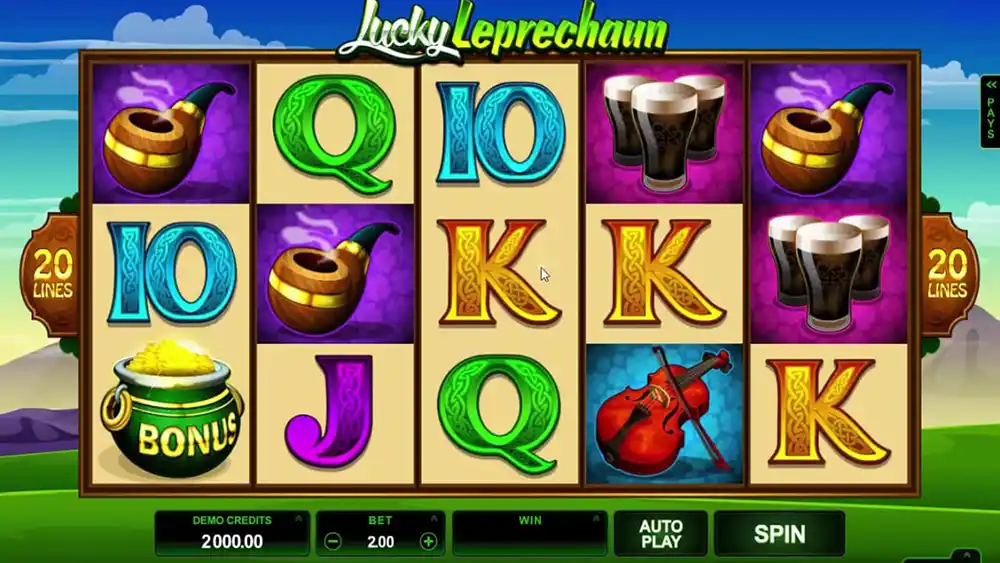
Task: Spin the reels with the SPIN button
Action: (x=779, y=533)
